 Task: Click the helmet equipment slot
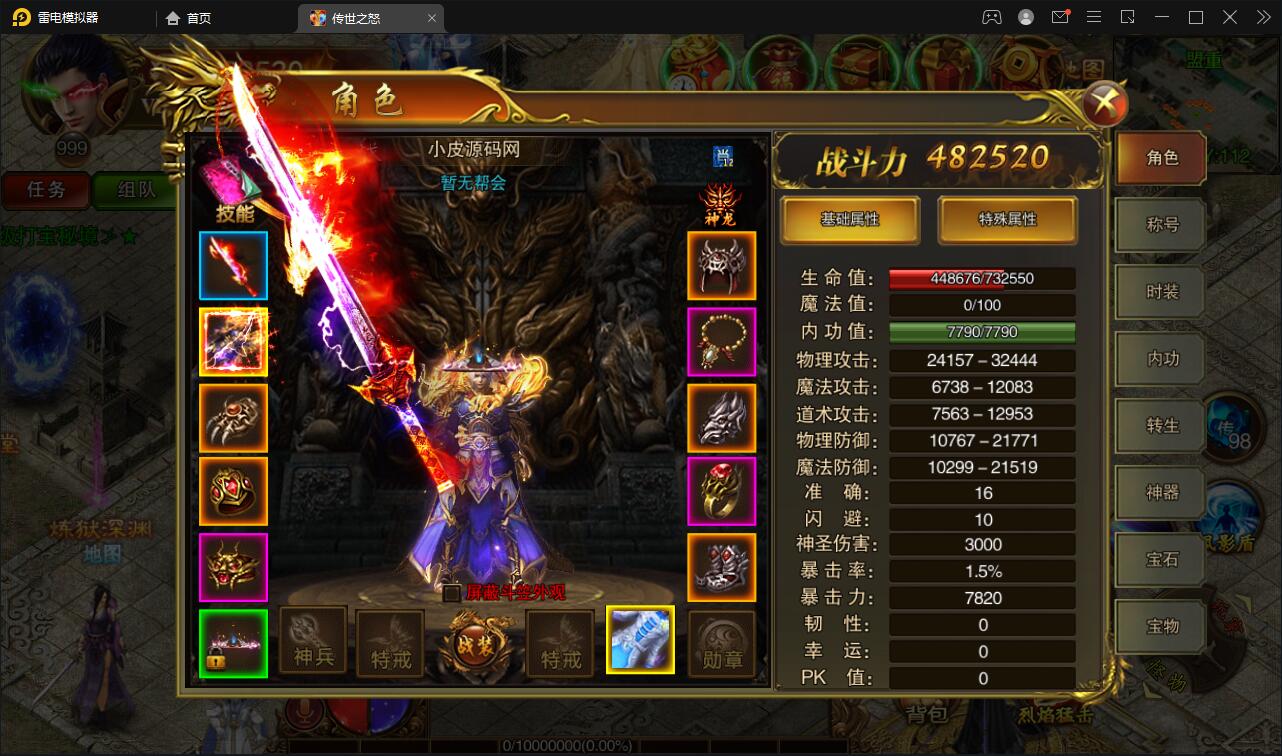click(722, 265)
